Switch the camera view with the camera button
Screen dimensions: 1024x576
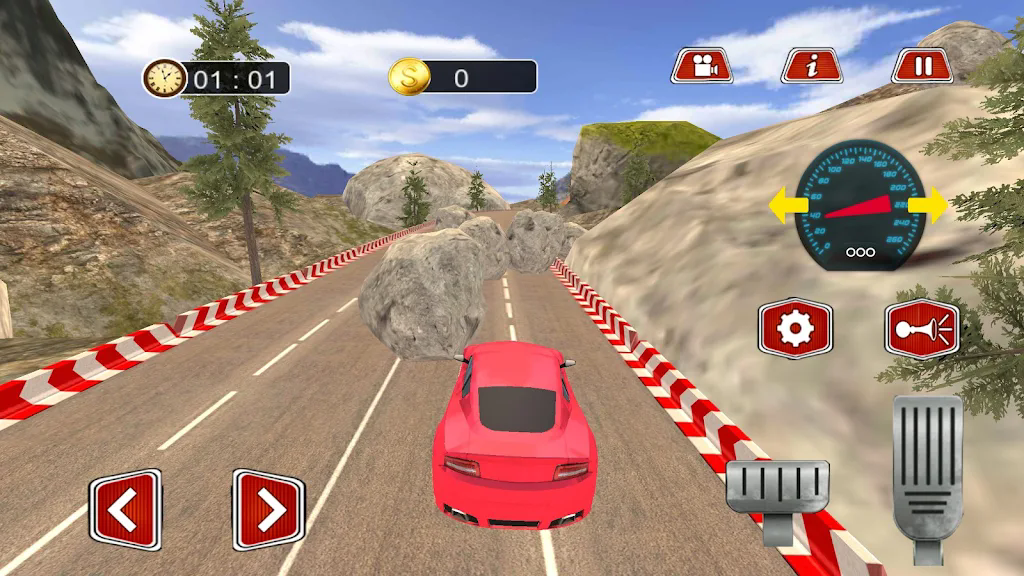[702, 66]
